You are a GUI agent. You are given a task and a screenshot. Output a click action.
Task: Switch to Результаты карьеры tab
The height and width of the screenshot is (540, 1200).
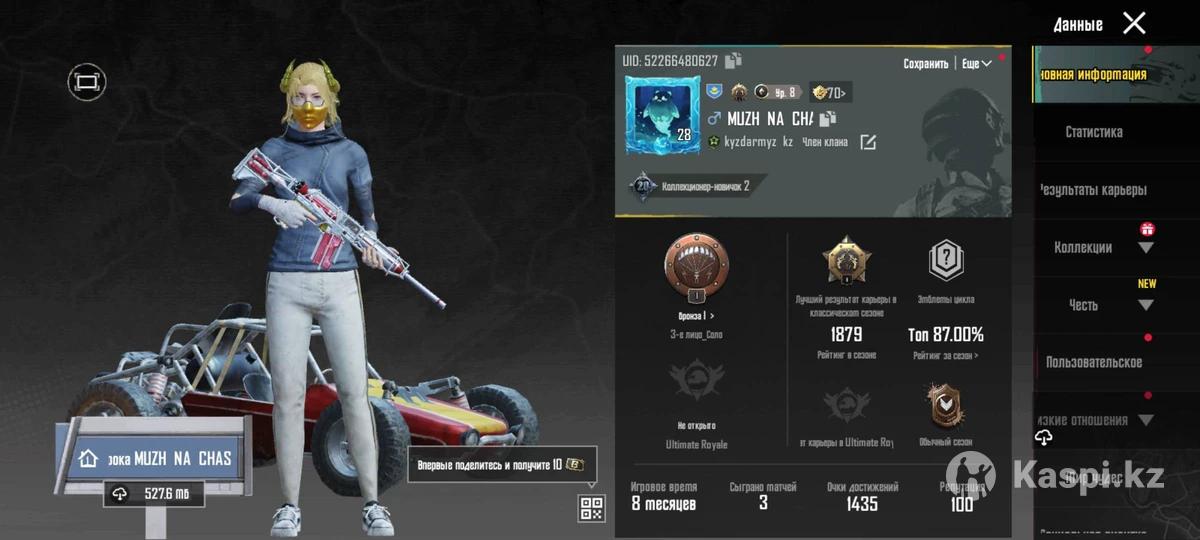[1094, 190]
